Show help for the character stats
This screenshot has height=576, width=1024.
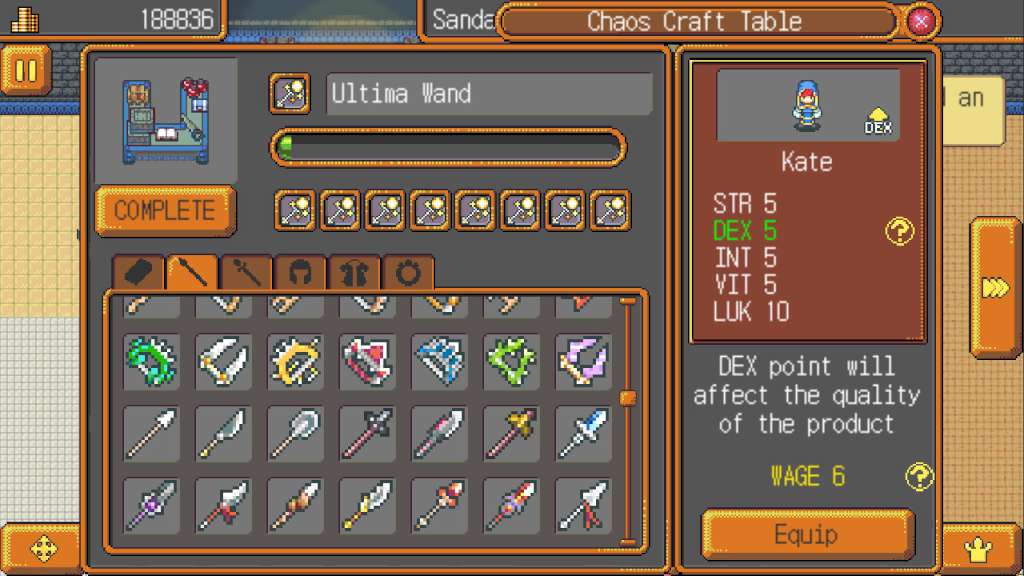point(900,232)
